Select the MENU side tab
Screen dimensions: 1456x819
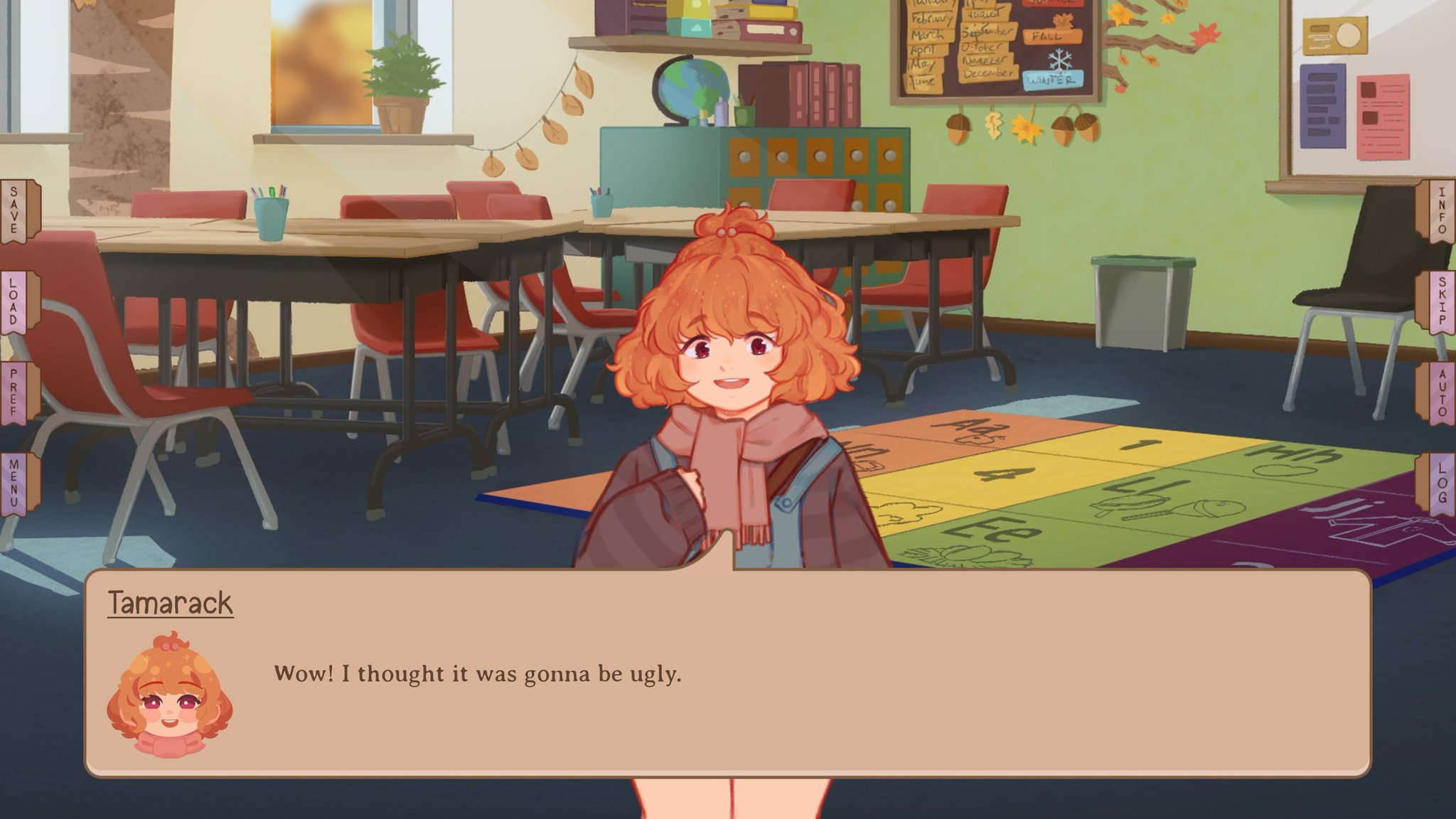coord(13,483)
